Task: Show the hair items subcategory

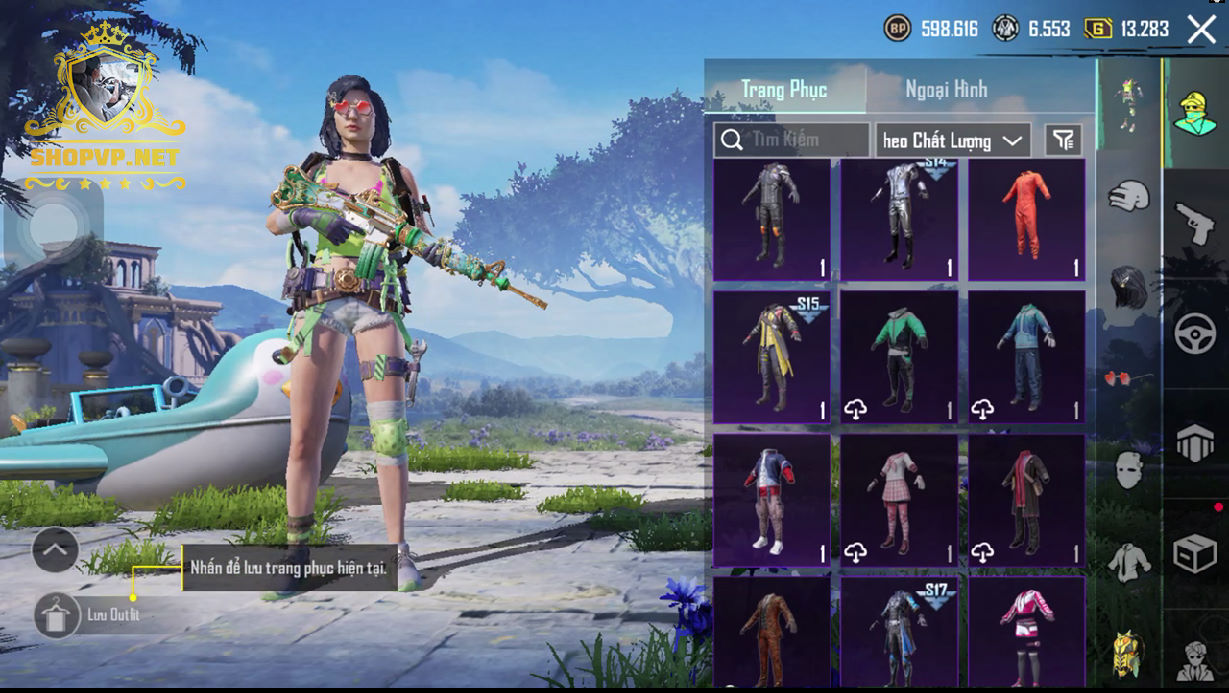Action: (x=1128, y=287)
